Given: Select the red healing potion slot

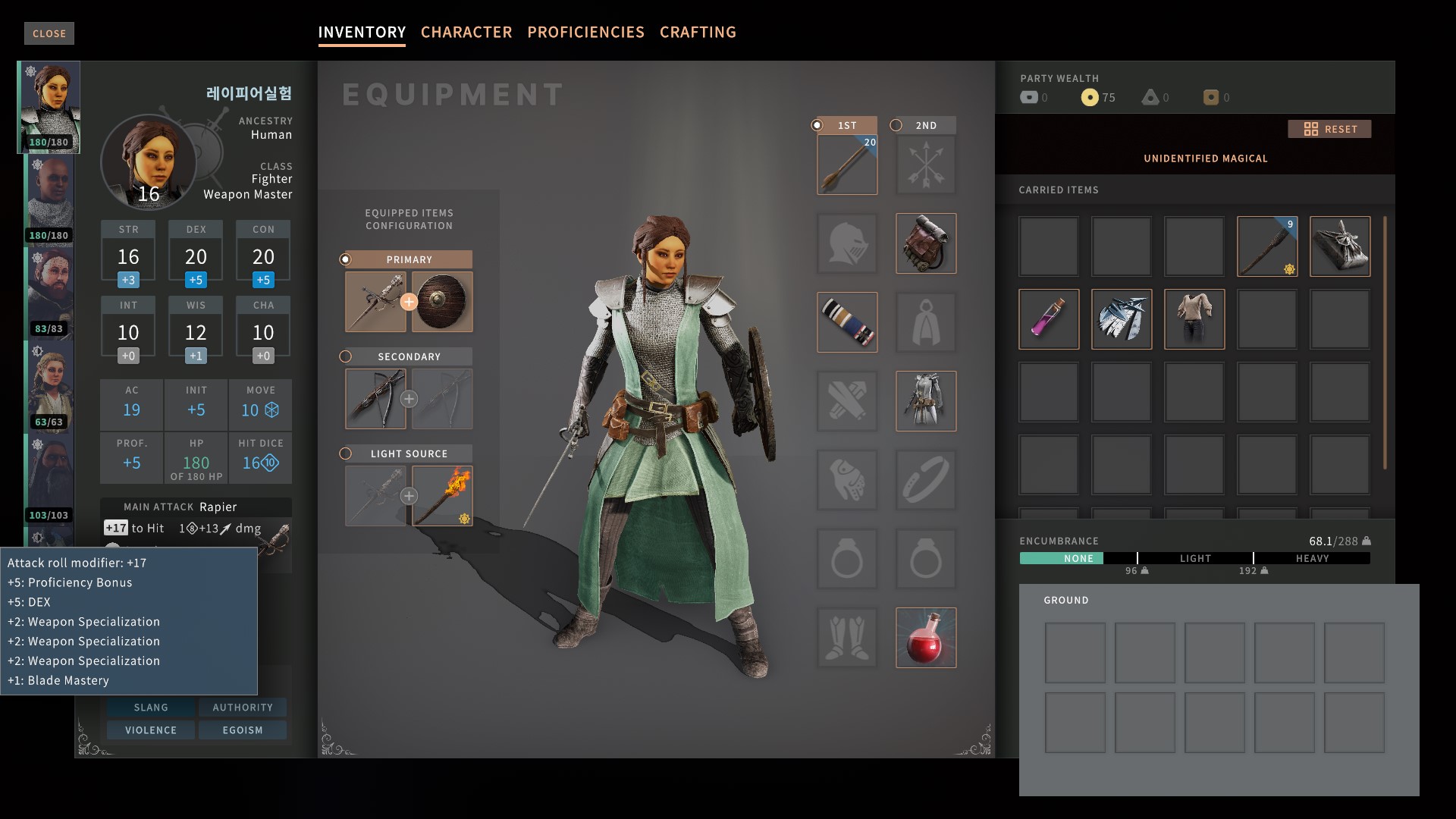Looking at the screenshot, I should point(925,638).
